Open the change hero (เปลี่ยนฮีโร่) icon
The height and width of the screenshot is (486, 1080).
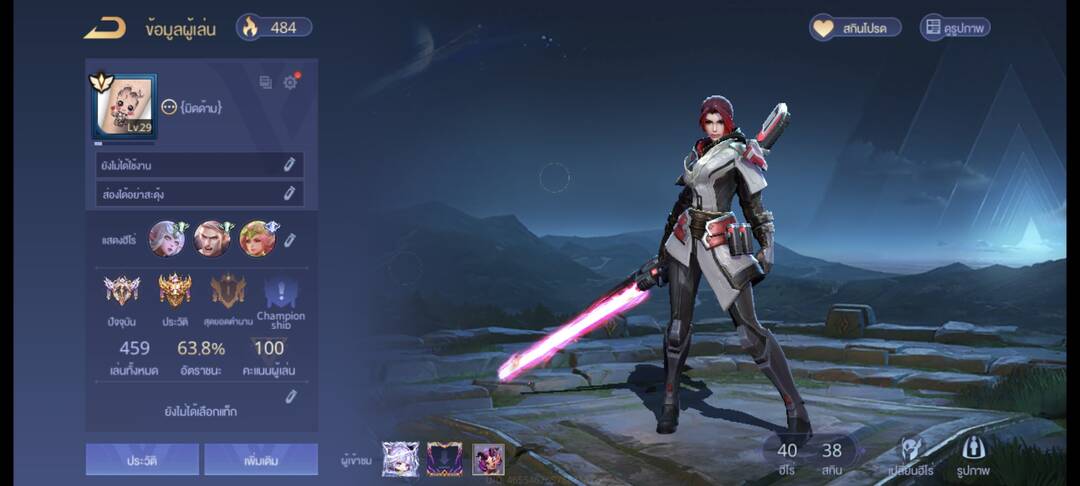tap(911, 451)
